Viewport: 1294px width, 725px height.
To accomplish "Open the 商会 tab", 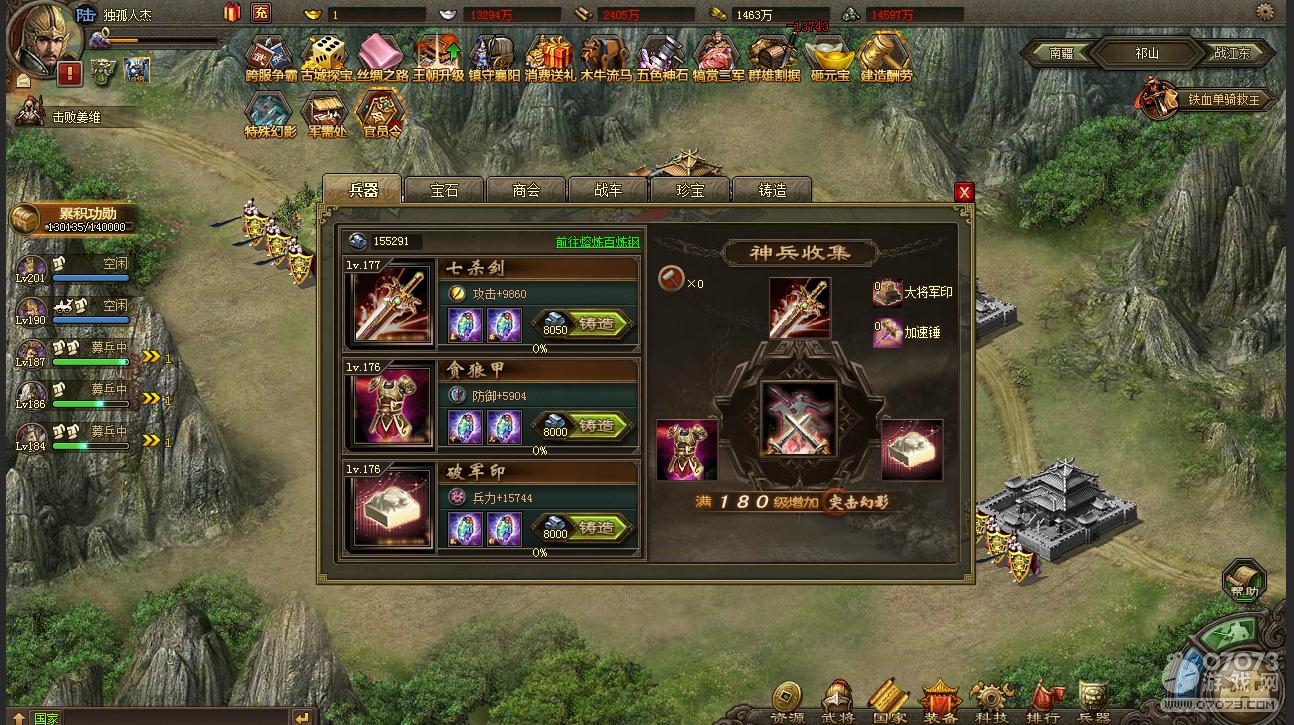I will (x=526, y=190).
